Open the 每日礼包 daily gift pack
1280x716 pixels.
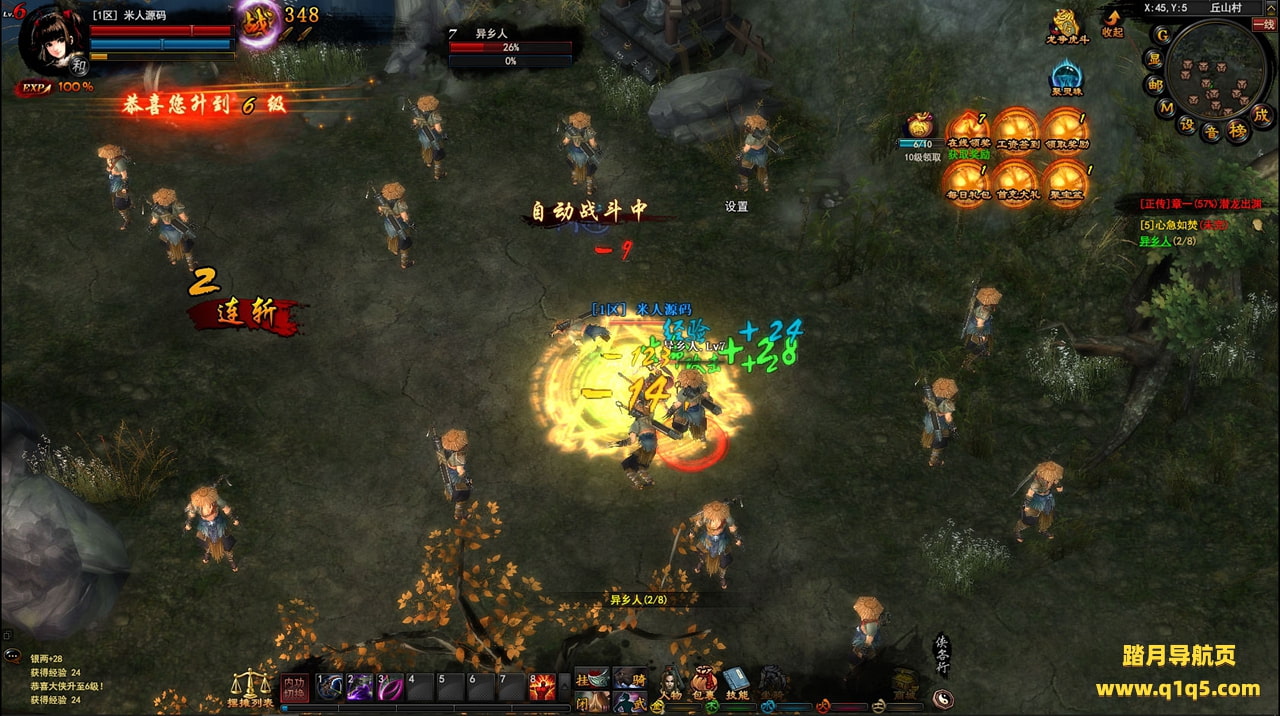pos(966,182)
